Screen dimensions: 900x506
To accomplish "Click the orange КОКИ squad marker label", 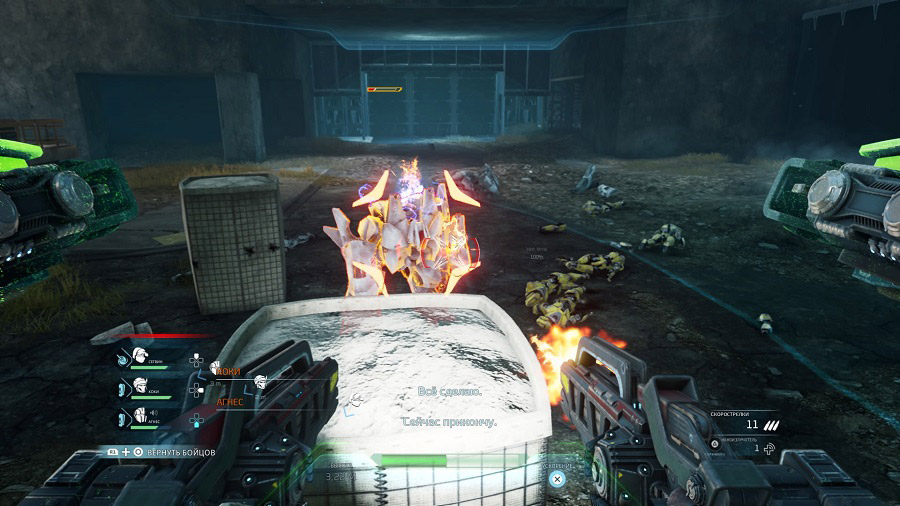I will click(228, 371).
